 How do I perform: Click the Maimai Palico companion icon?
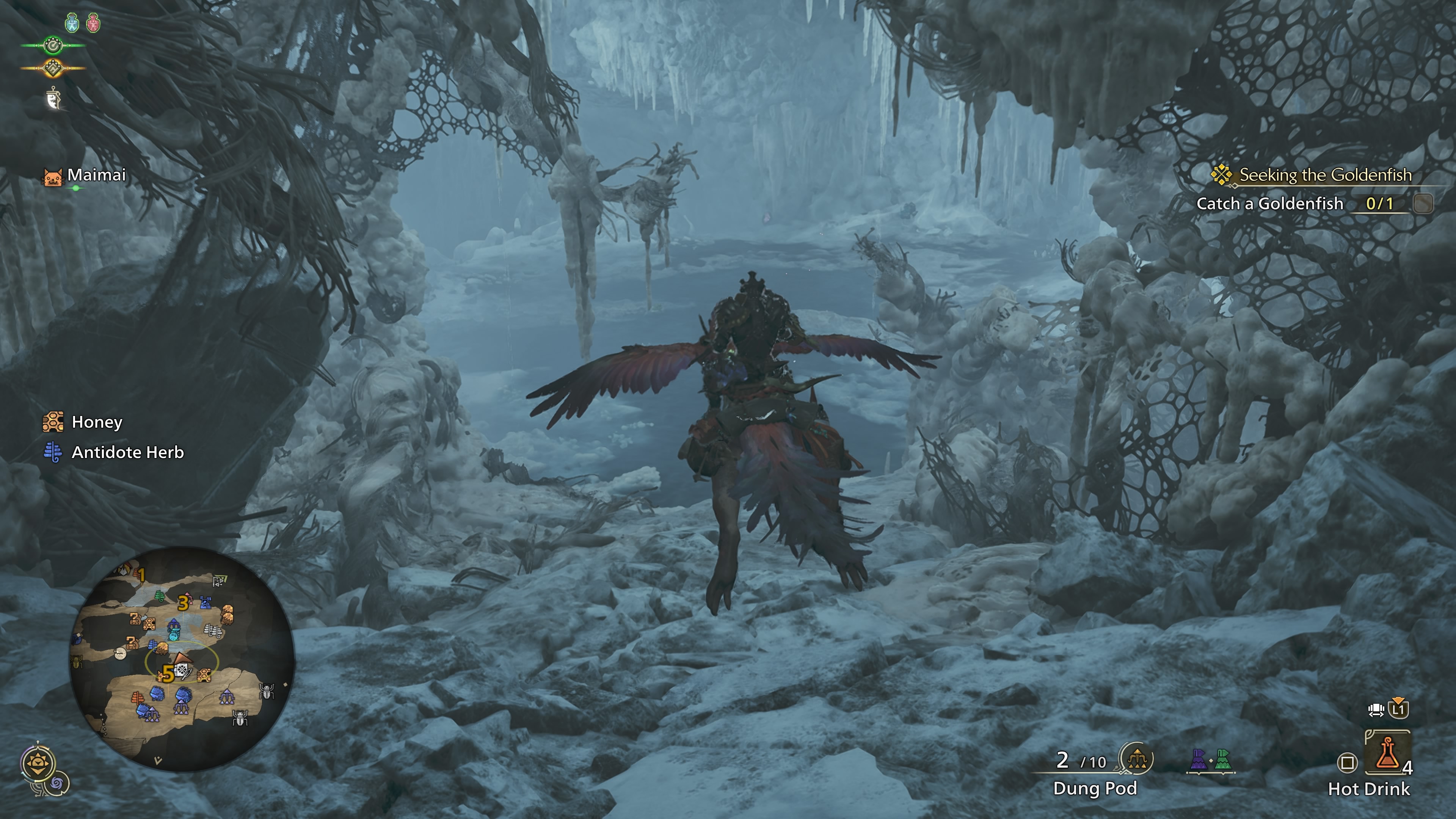pyautogui.click(x=53, y=177)
